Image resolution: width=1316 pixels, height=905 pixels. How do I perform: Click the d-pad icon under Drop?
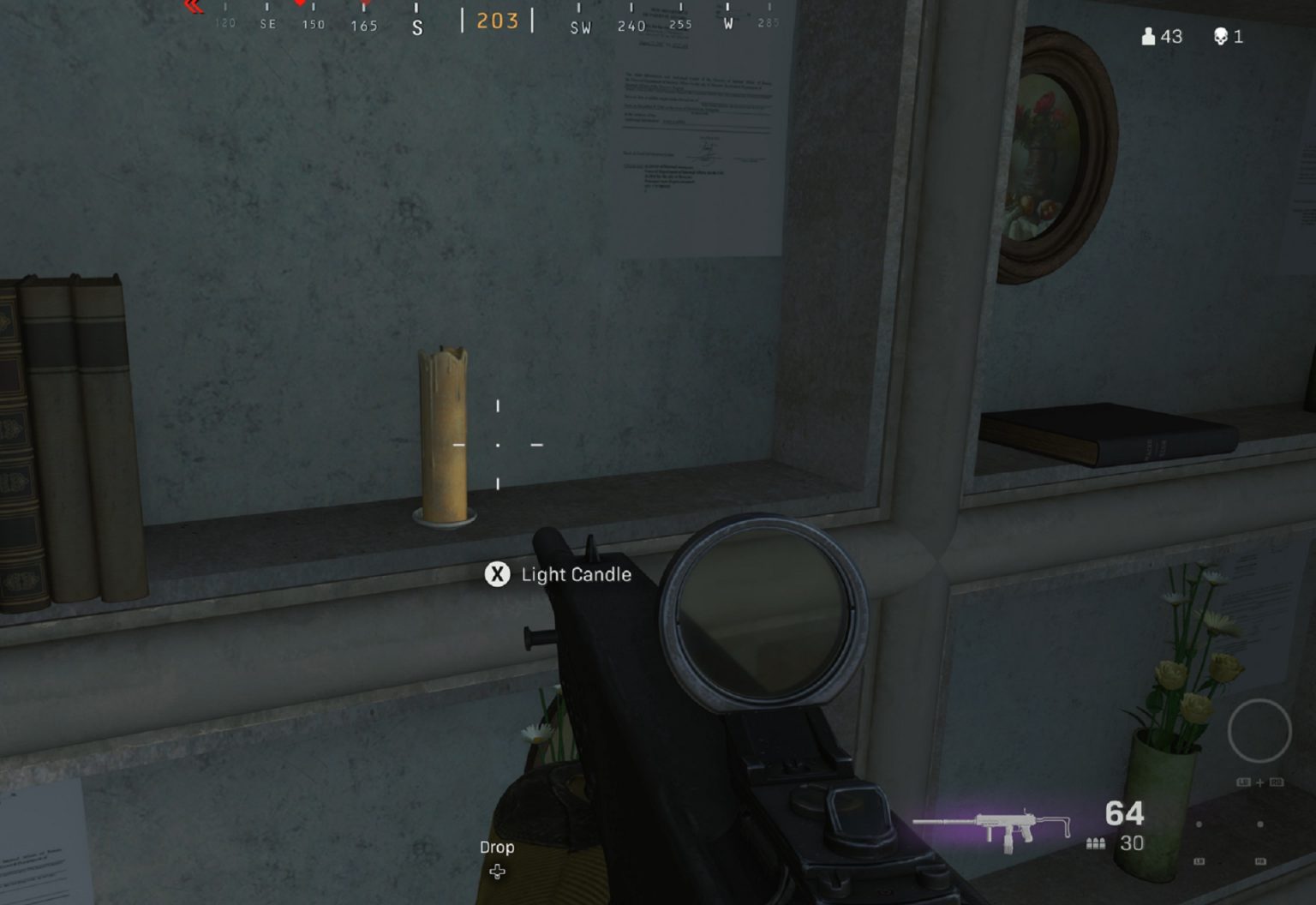(498, 872)
